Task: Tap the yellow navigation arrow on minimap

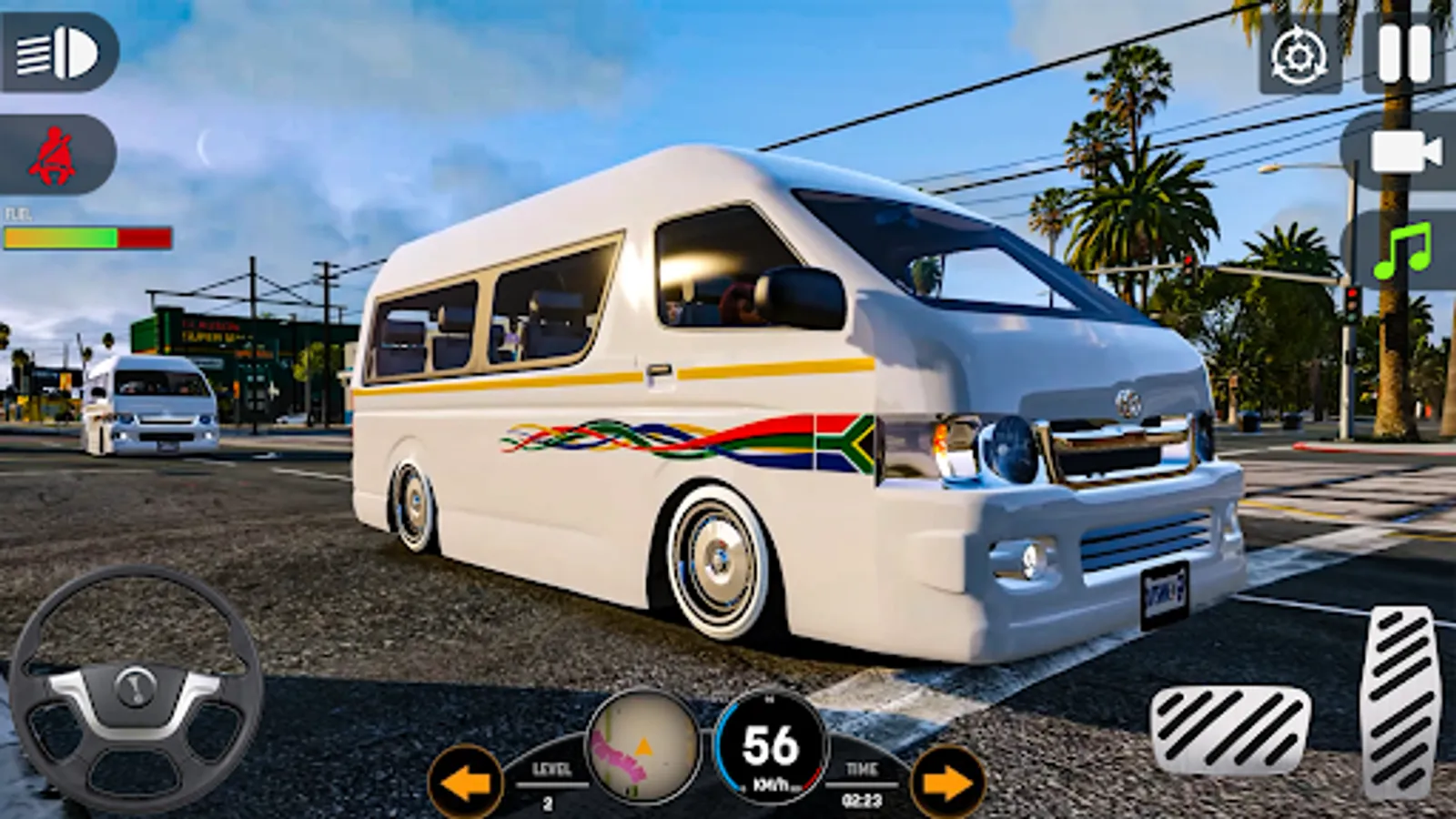Action: pos(642,748)
